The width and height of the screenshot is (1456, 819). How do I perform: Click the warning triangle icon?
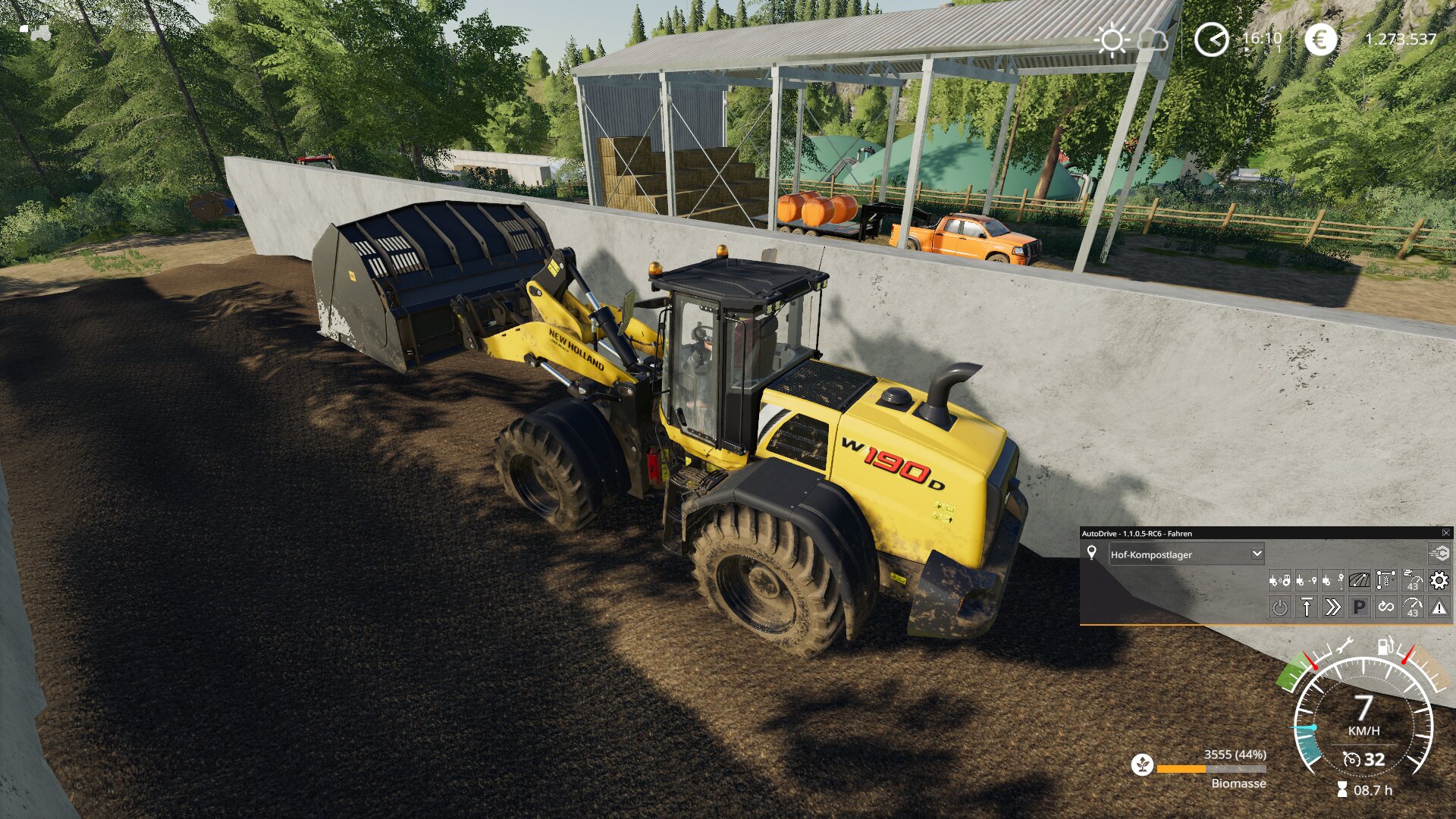(x=1439, y=607)
